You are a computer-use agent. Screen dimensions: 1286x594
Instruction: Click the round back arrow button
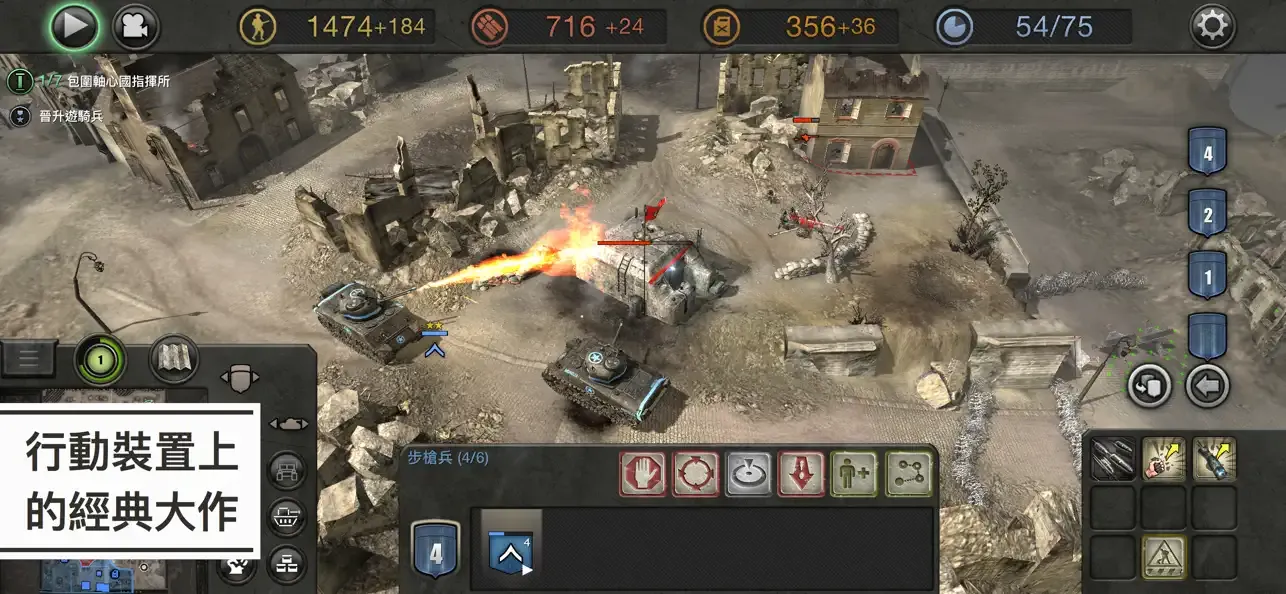pyautogui.click(x=1208, y=386)
